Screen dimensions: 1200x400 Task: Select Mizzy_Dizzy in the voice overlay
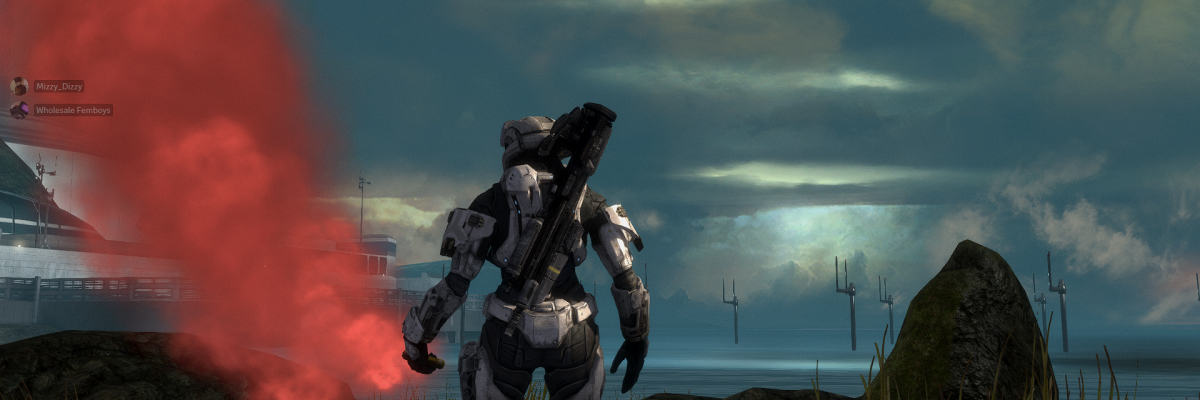(x=58, y=87)
